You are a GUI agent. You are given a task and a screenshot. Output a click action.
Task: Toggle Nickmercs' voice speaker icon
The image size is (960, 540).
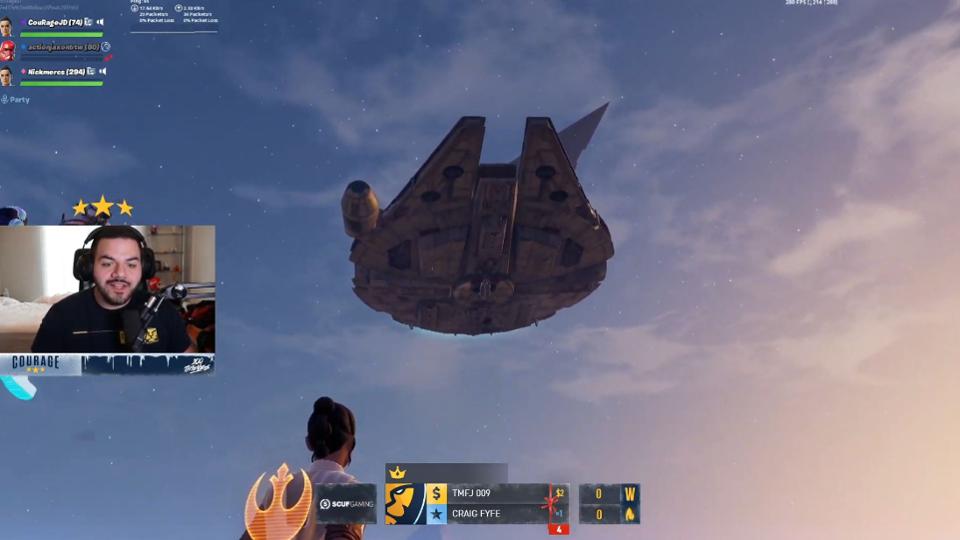[x=102, y=72]
